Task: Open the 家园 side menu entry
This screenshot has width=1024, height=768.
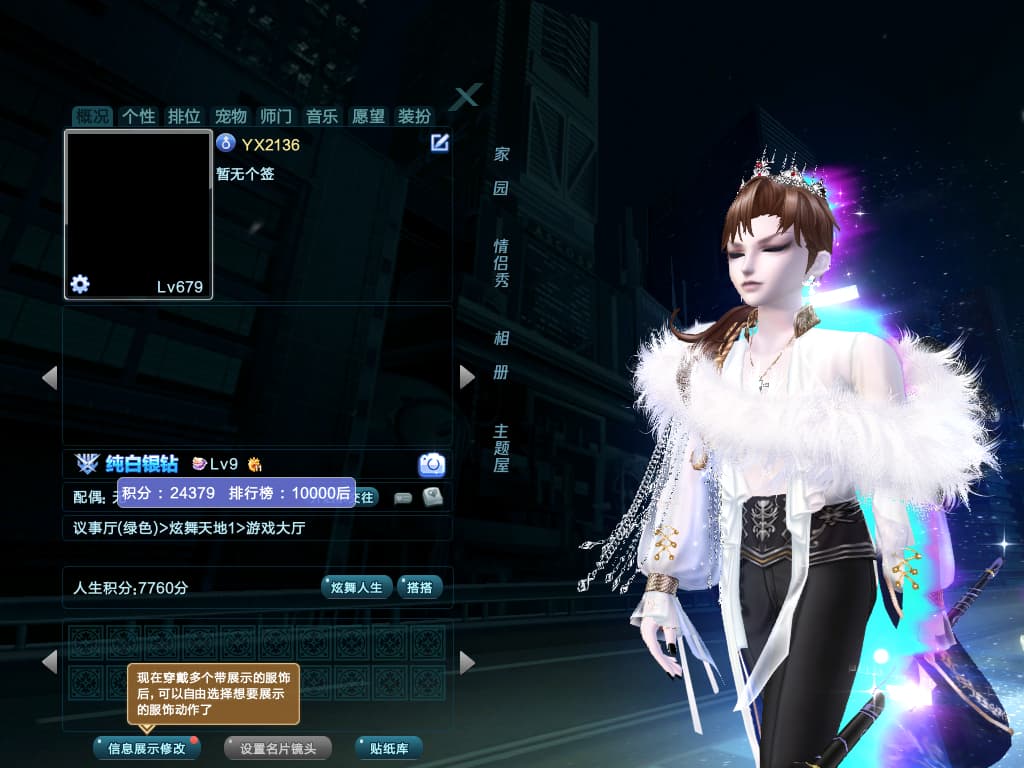Action: click(x=501, y=171)
